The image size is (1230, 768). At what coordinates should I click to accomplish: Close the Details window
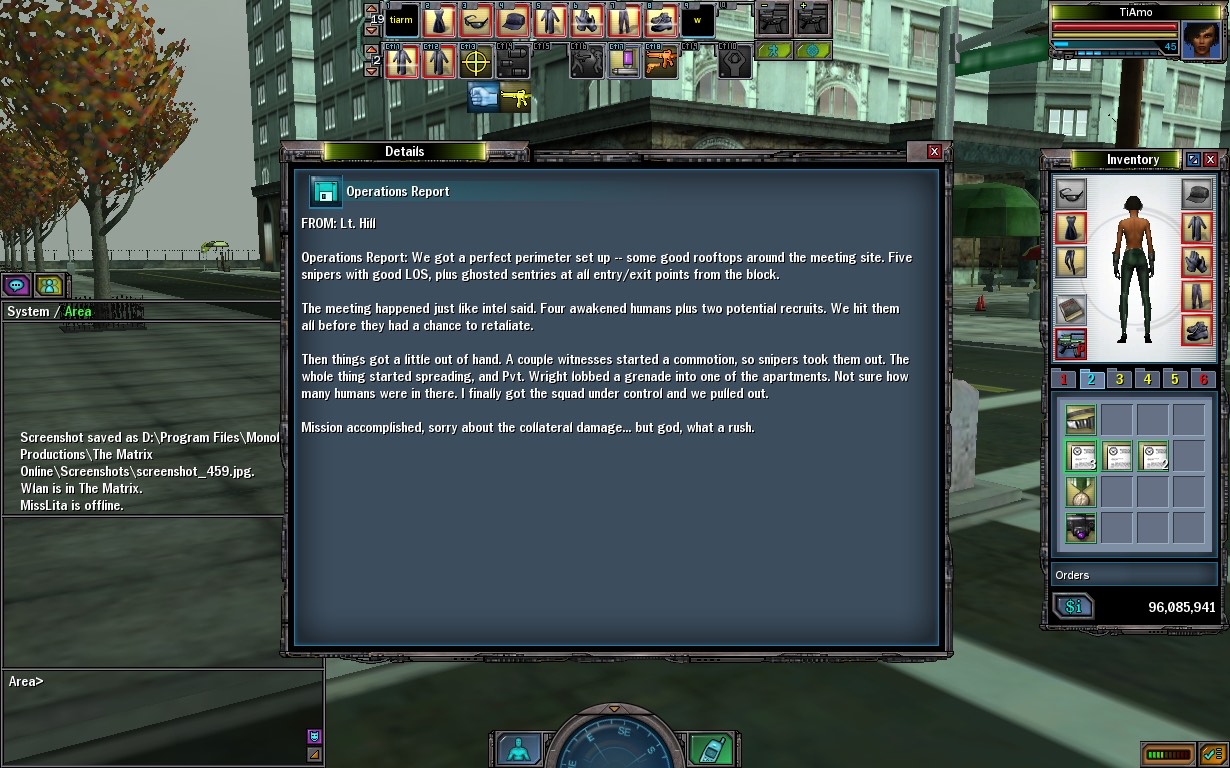pos(934,151)
